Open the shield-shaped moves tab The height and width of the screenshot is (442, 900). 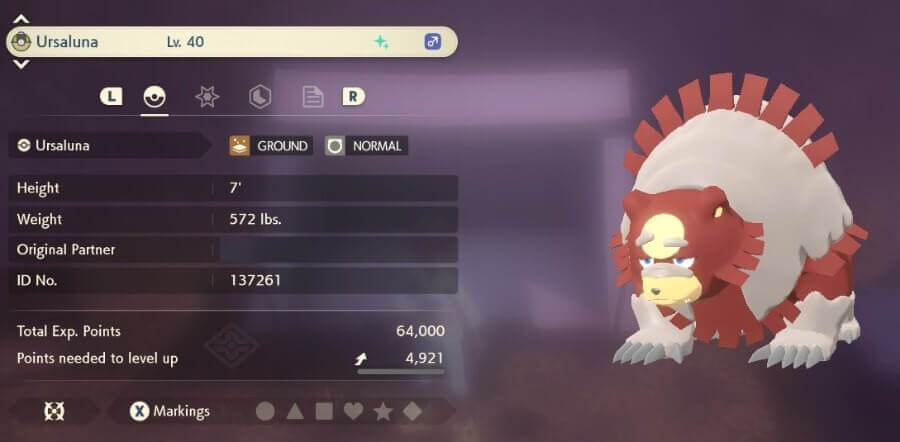(x=260, y=97)
